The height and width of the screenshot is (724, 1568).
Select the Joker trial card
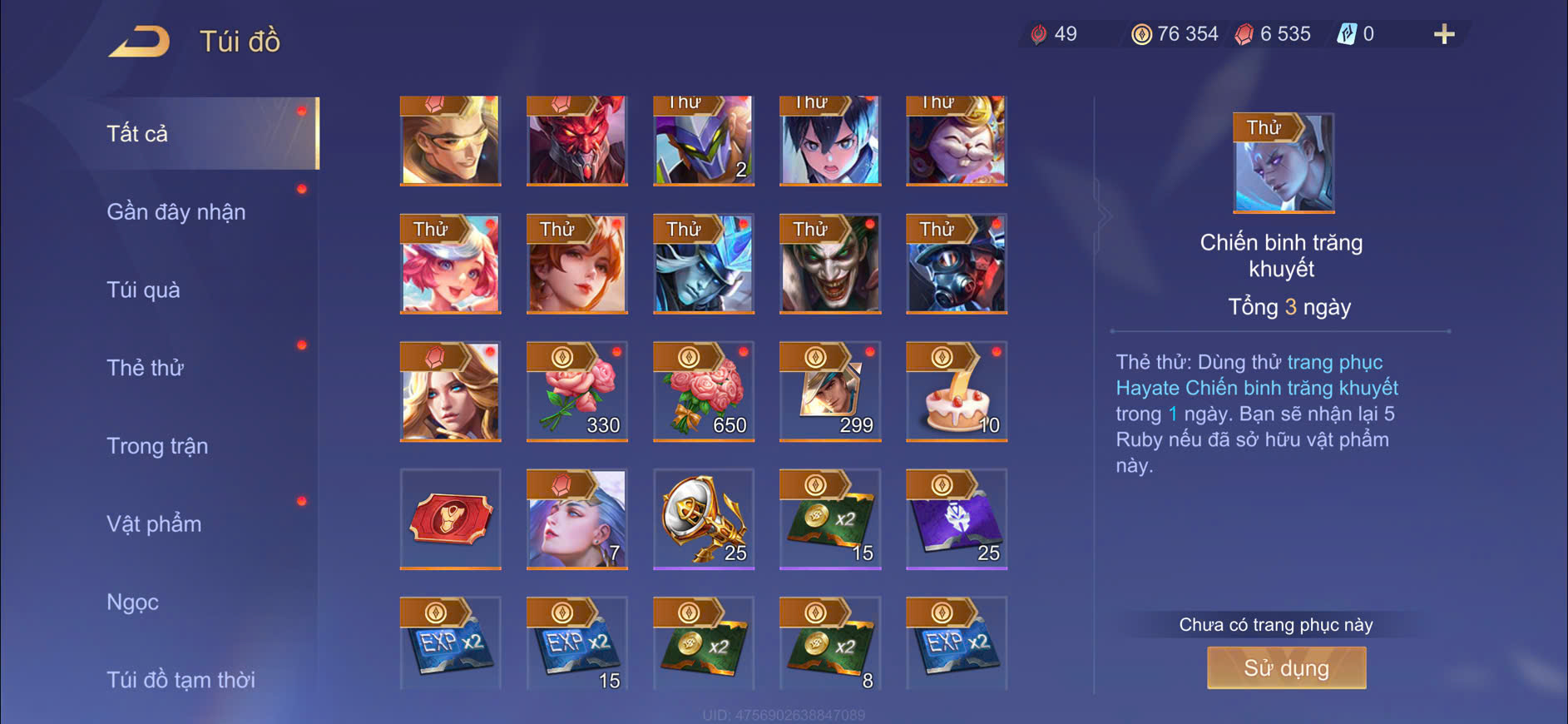click(x=829, y=264)
